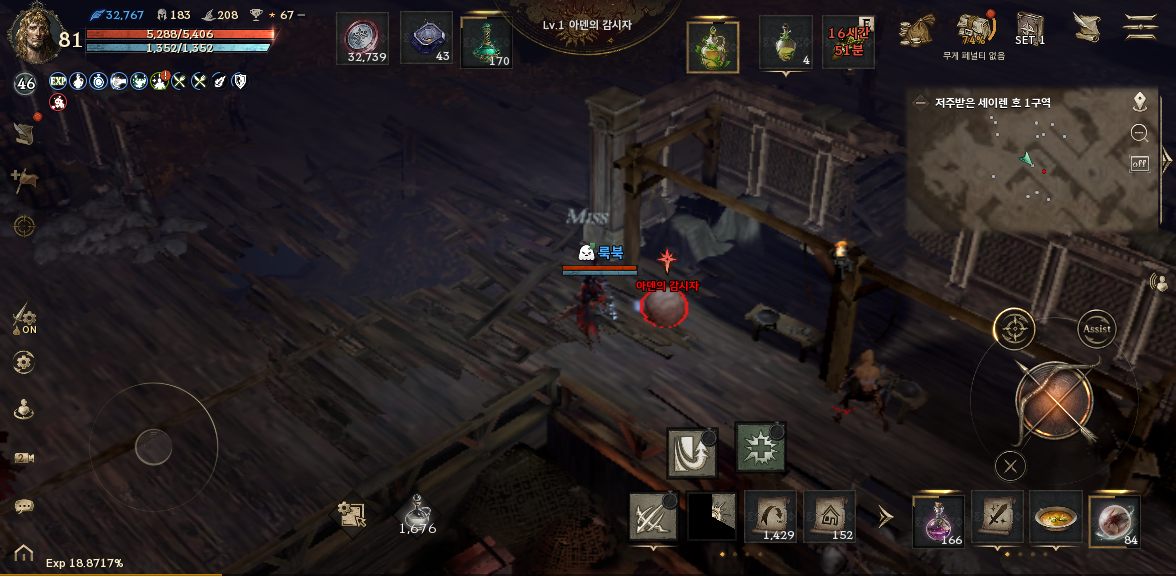This screenshot has width=1176, height=576.
Task: Zoom out the minimap with magnifier button
Action: click(x=1139, y=132)
